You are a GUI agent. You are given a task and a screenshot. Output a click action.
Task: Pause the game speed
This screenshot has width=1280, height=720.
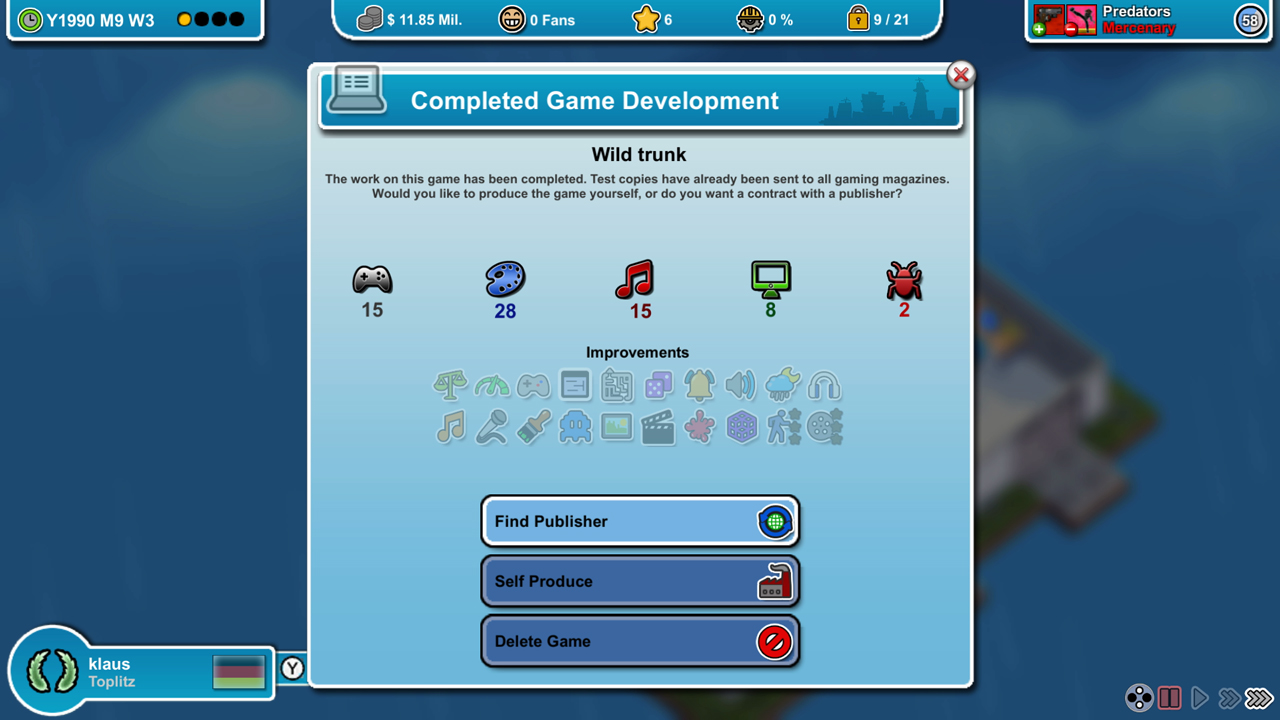click(x=1170, y=698)
